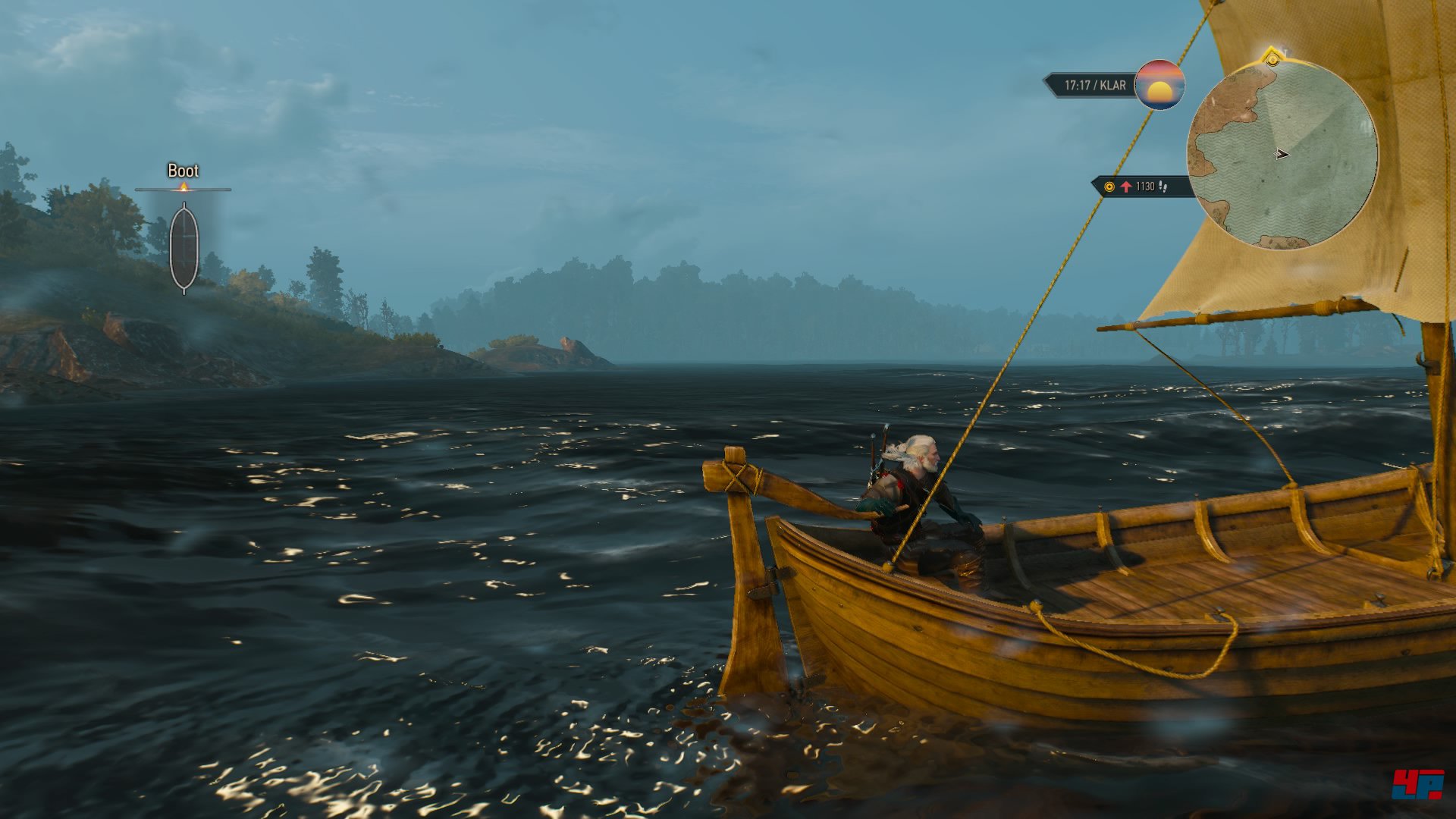The height and width of the screenshot is (819, 1456).
Task: Select the boat condition icon
Action: point(184,247)
